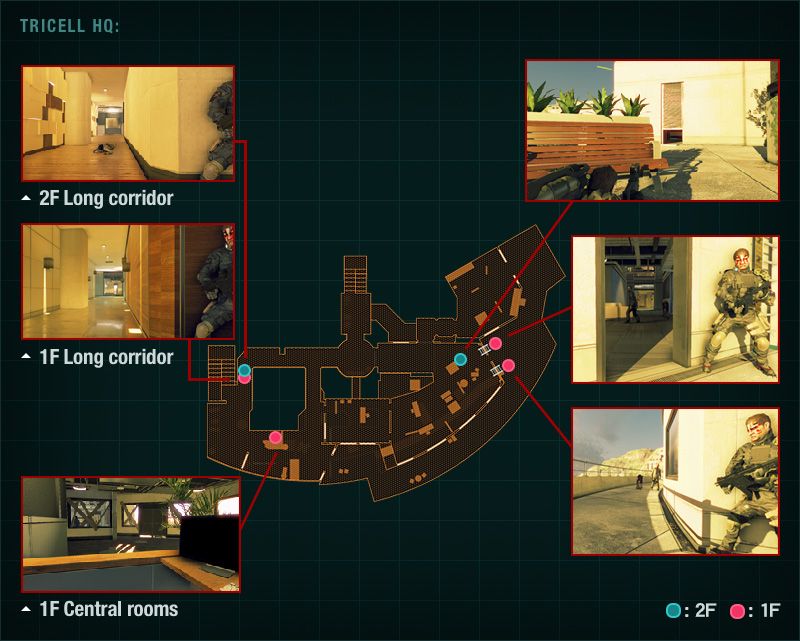The width and height of the screenshot is (800, 641).
Task: Select the pink marker in the central rooms
Action: [276, 437]
